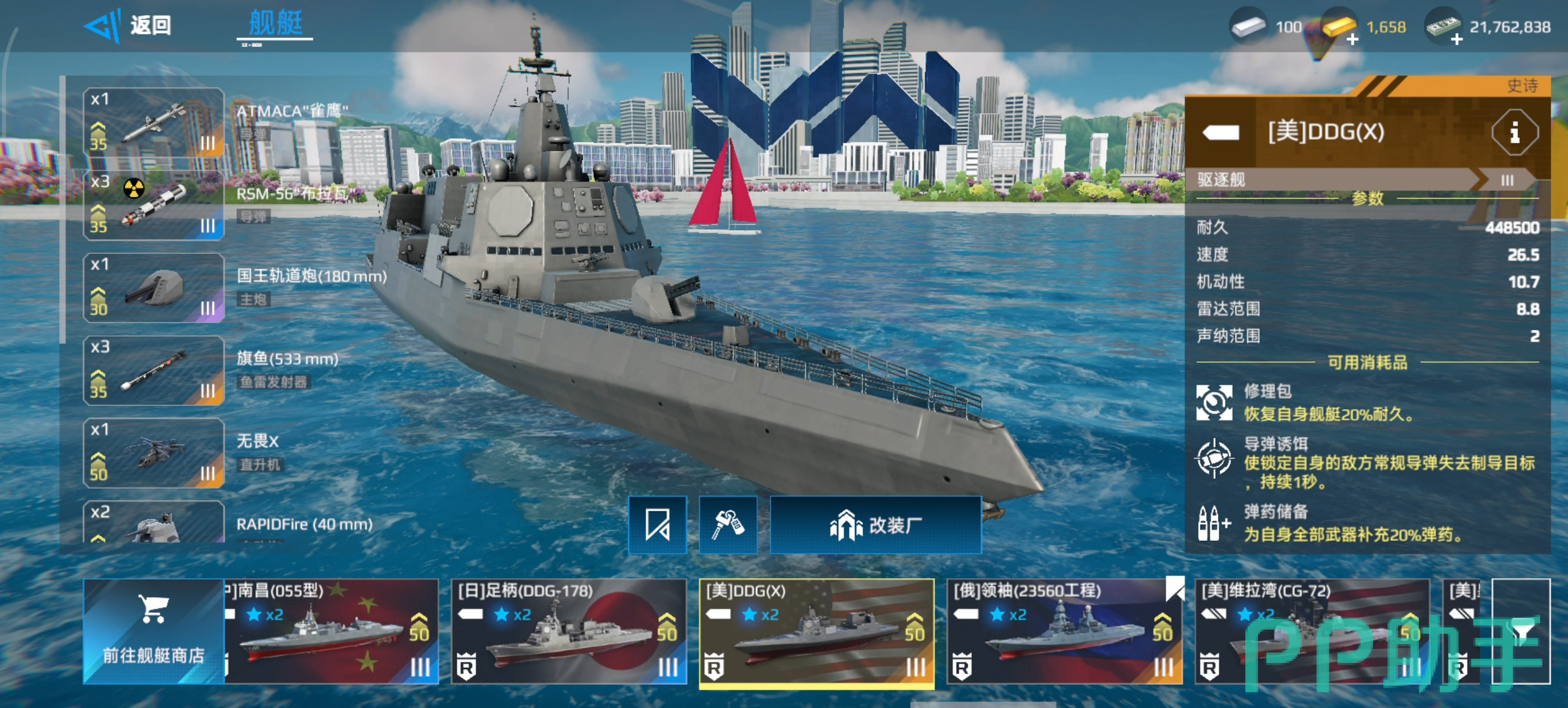Add more cash with the plus button
This screenshot has width=1568, height=708.
(1456, 40)
